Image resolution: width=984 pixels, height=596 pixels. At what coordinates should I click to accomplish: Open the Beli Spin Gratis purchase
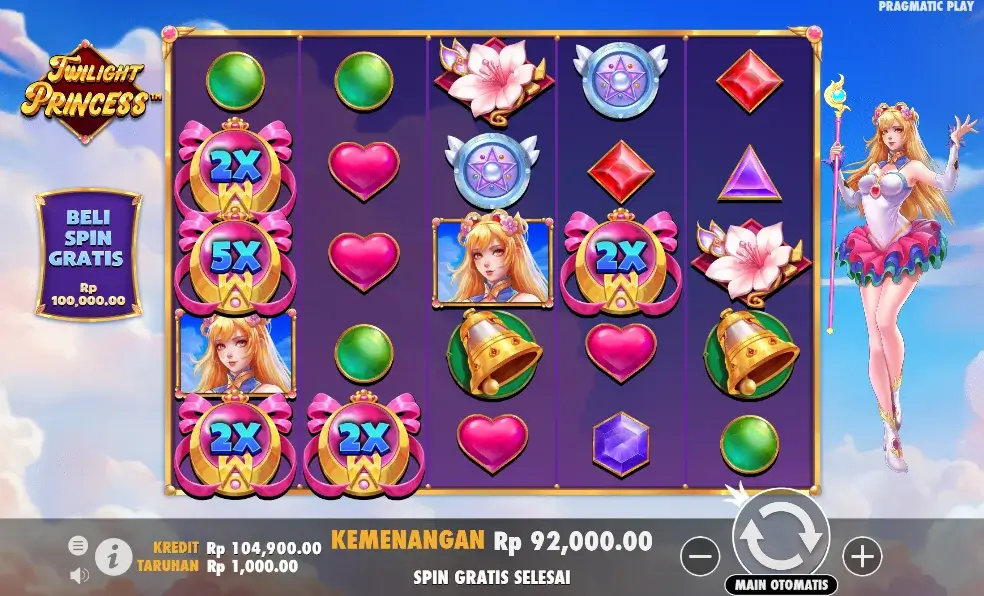(x=88, y=255)
